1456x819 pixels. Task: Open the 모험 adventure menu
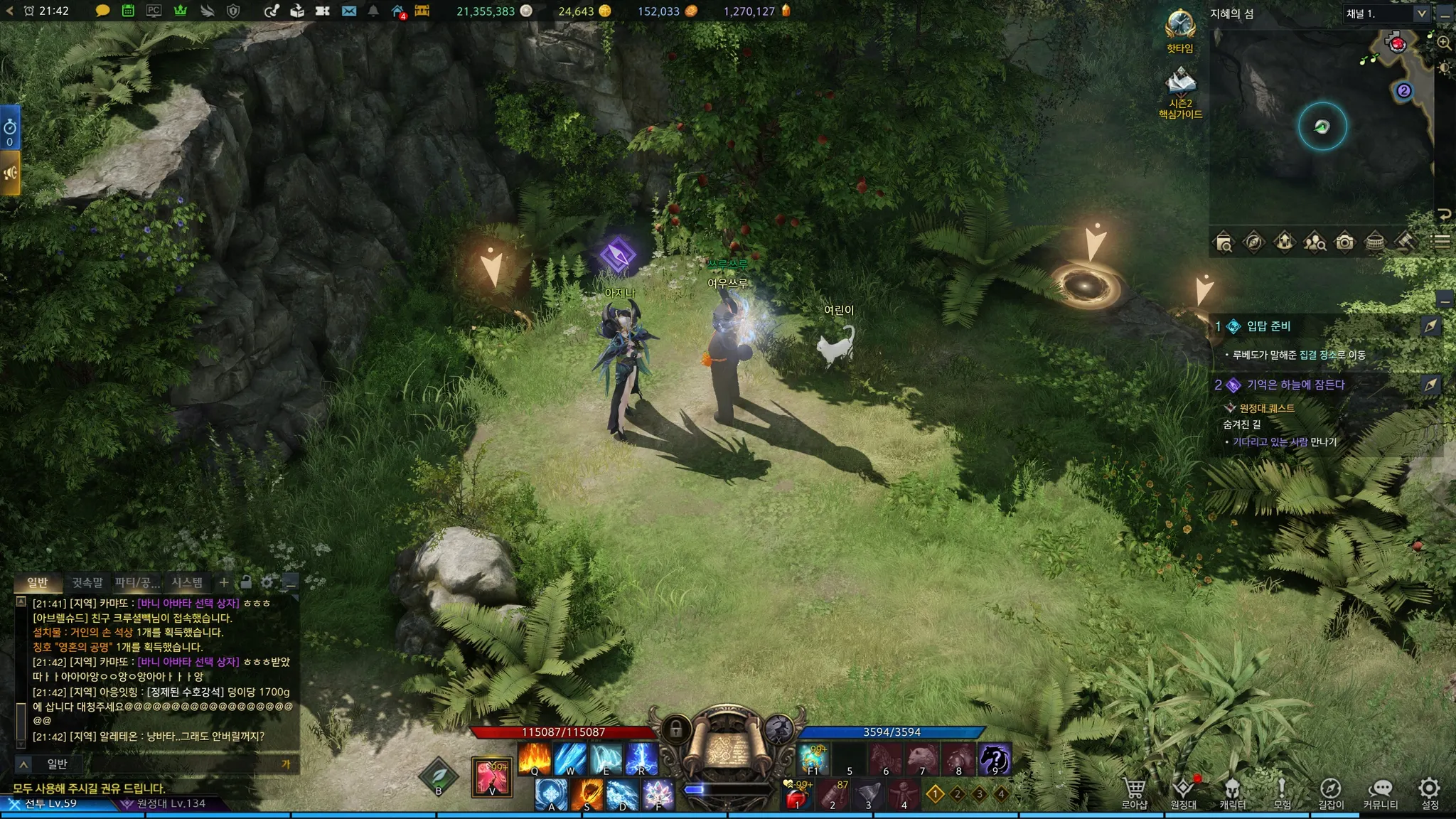point(1282,792)
